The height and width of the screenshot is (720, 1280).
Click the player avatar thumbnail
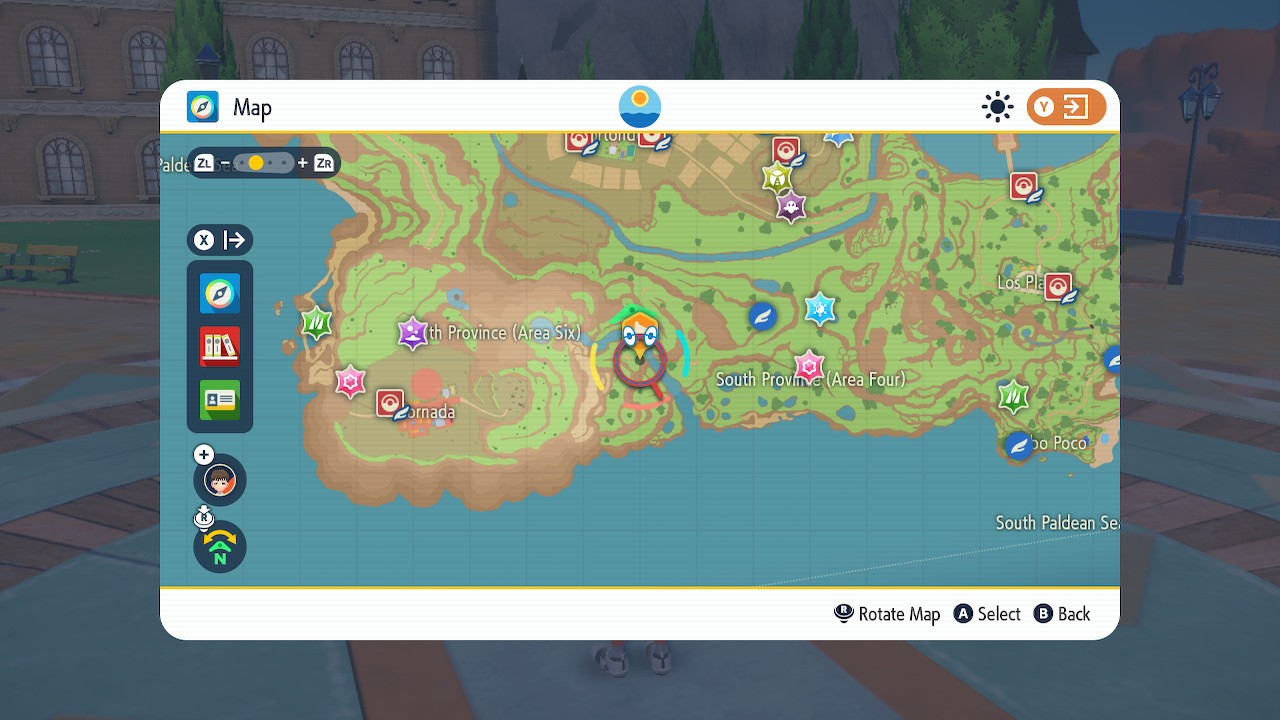219,480
